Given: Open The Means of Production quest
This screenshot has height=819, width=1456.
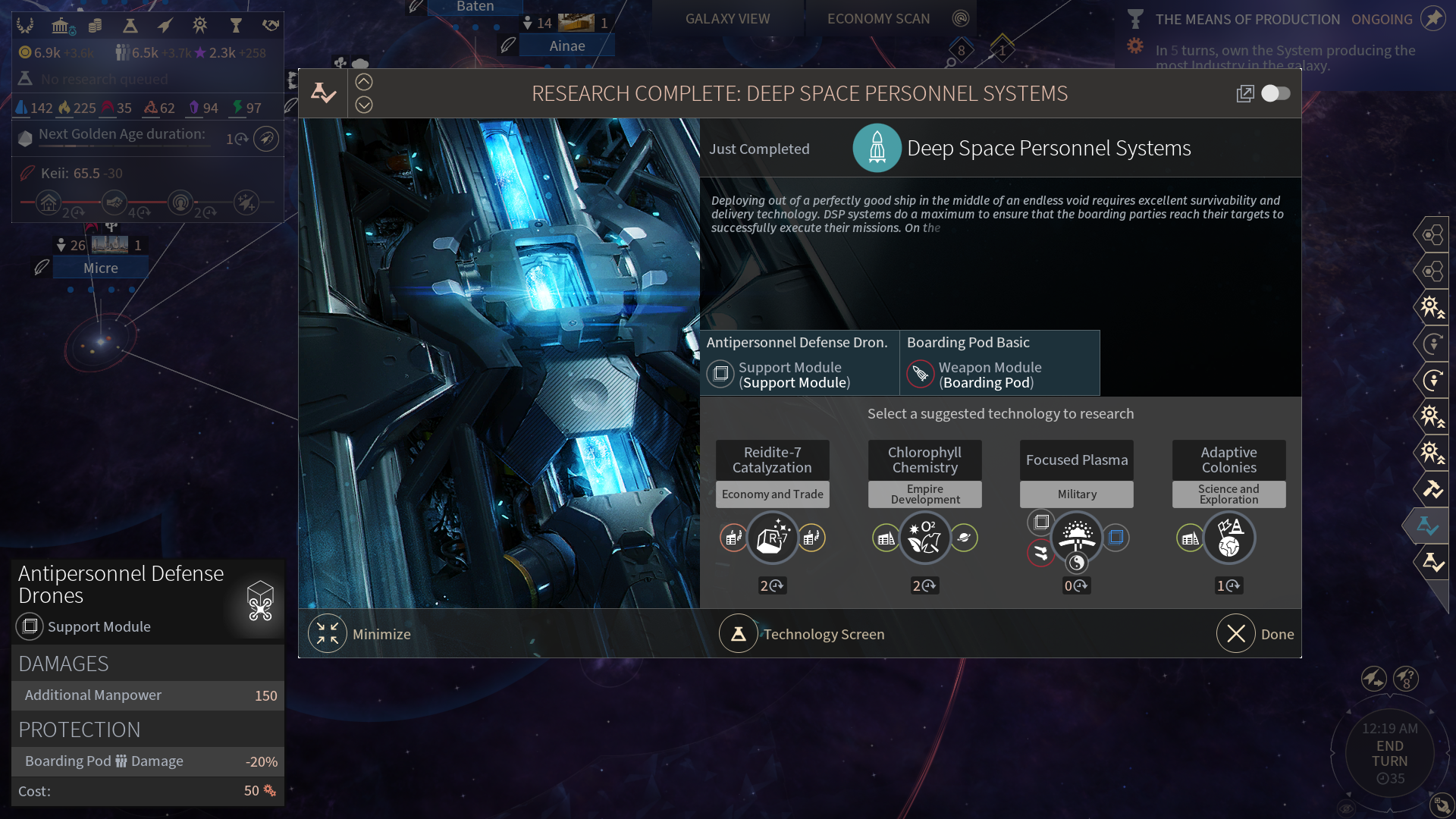Looking at the screenshot, I should click(x=1247, y=19).
